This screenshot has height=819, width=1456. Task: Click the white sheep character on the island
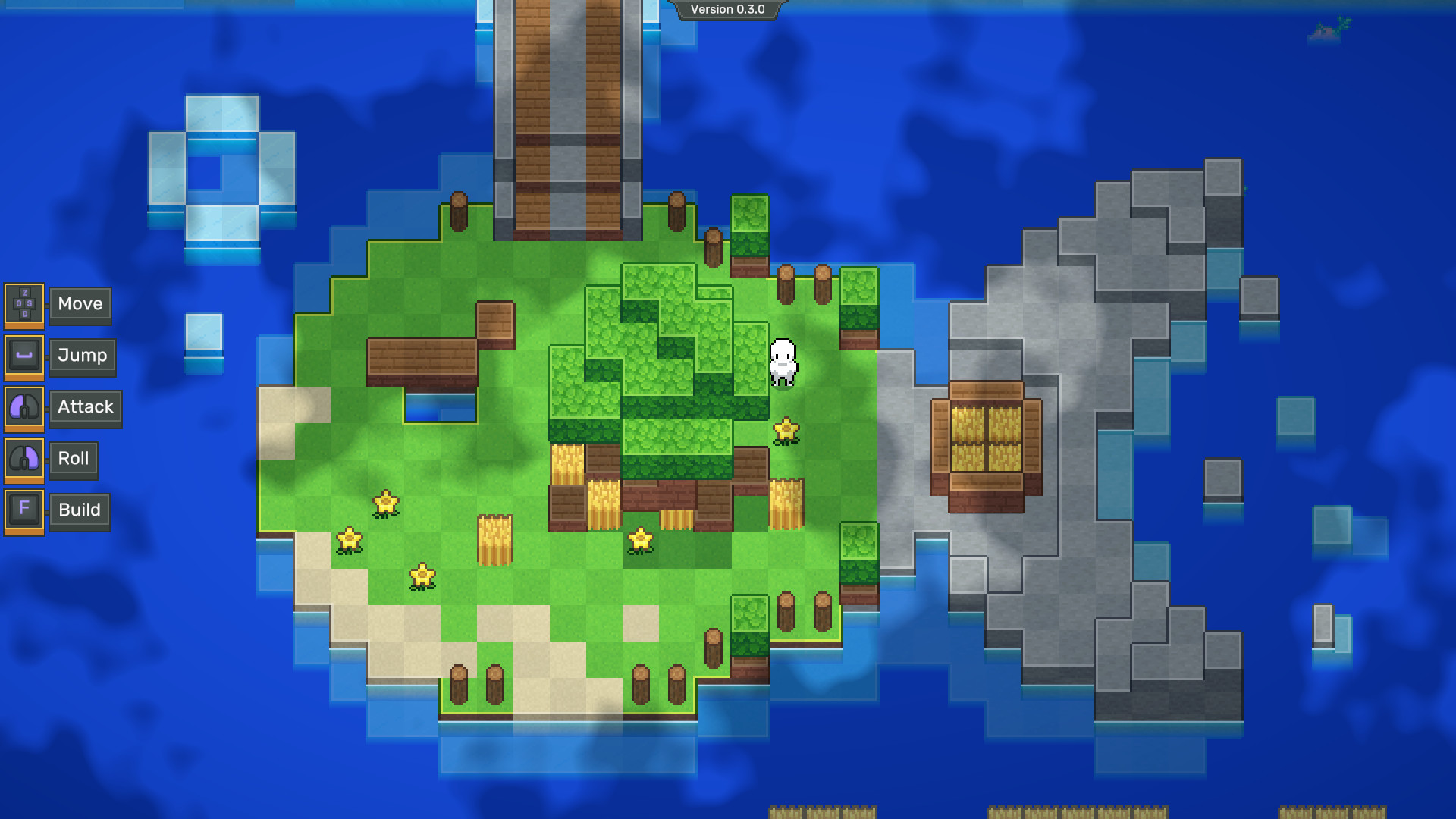click(783, 364)
